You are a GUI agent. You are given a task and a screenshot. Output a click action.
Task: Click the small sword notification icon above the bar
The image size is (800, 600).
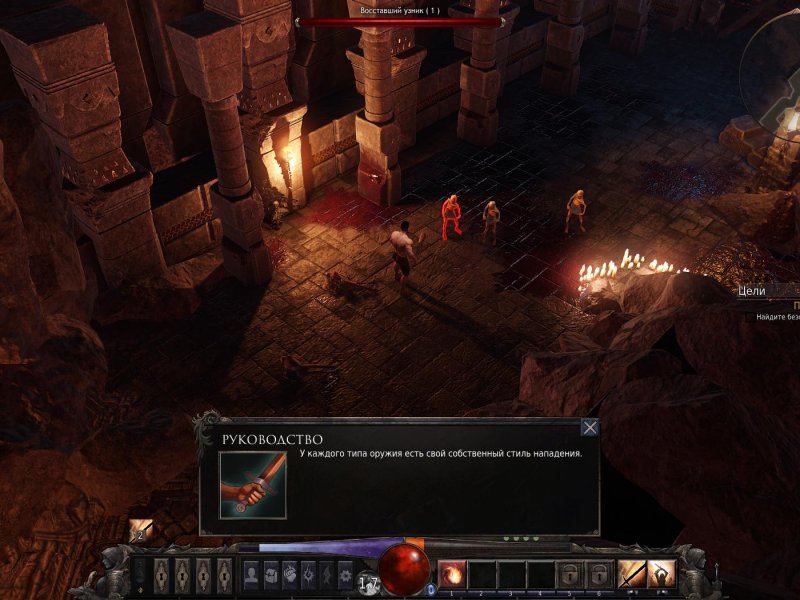click(140, 531)
